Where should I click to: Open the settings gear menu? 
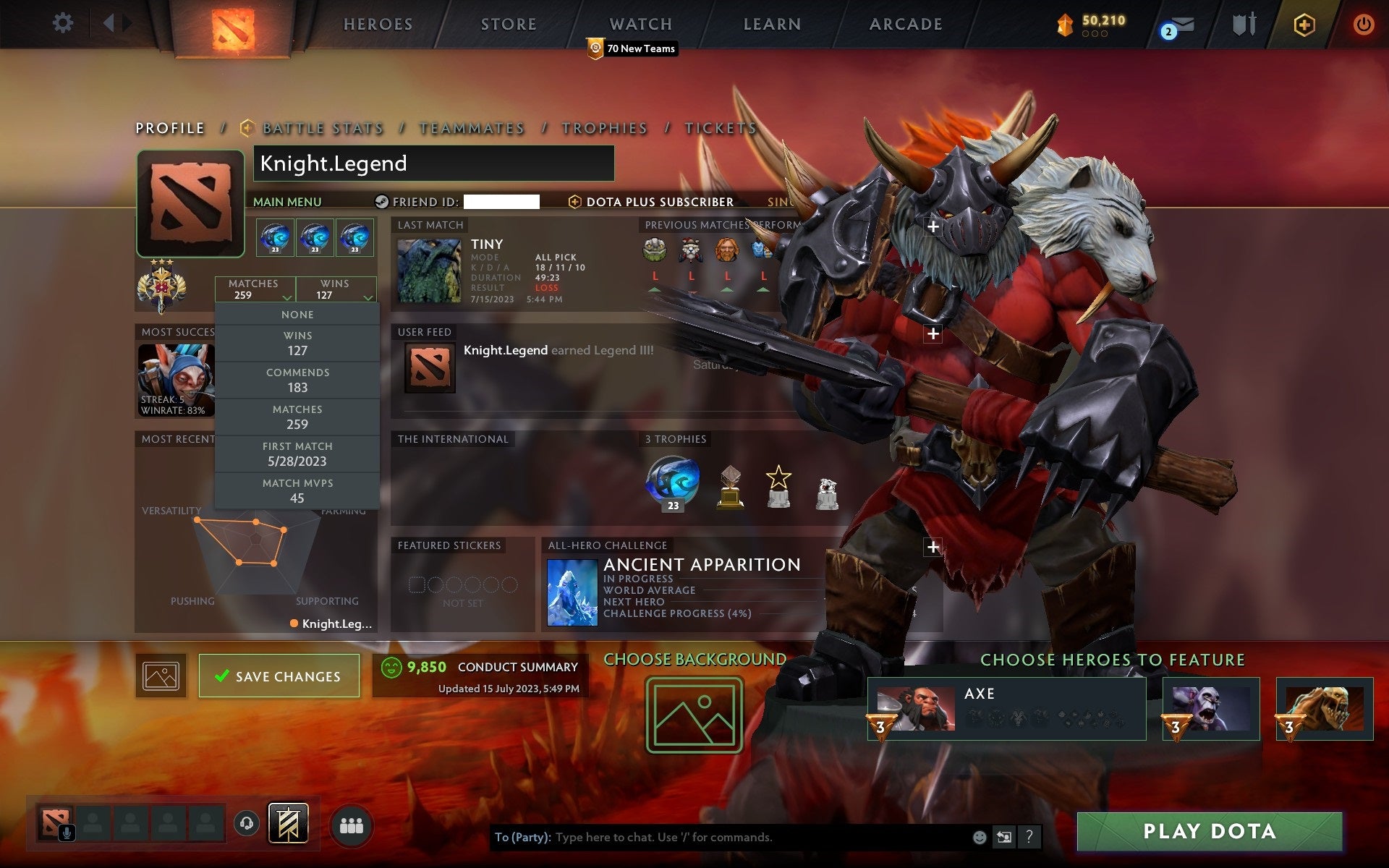(x=64, y=23)
